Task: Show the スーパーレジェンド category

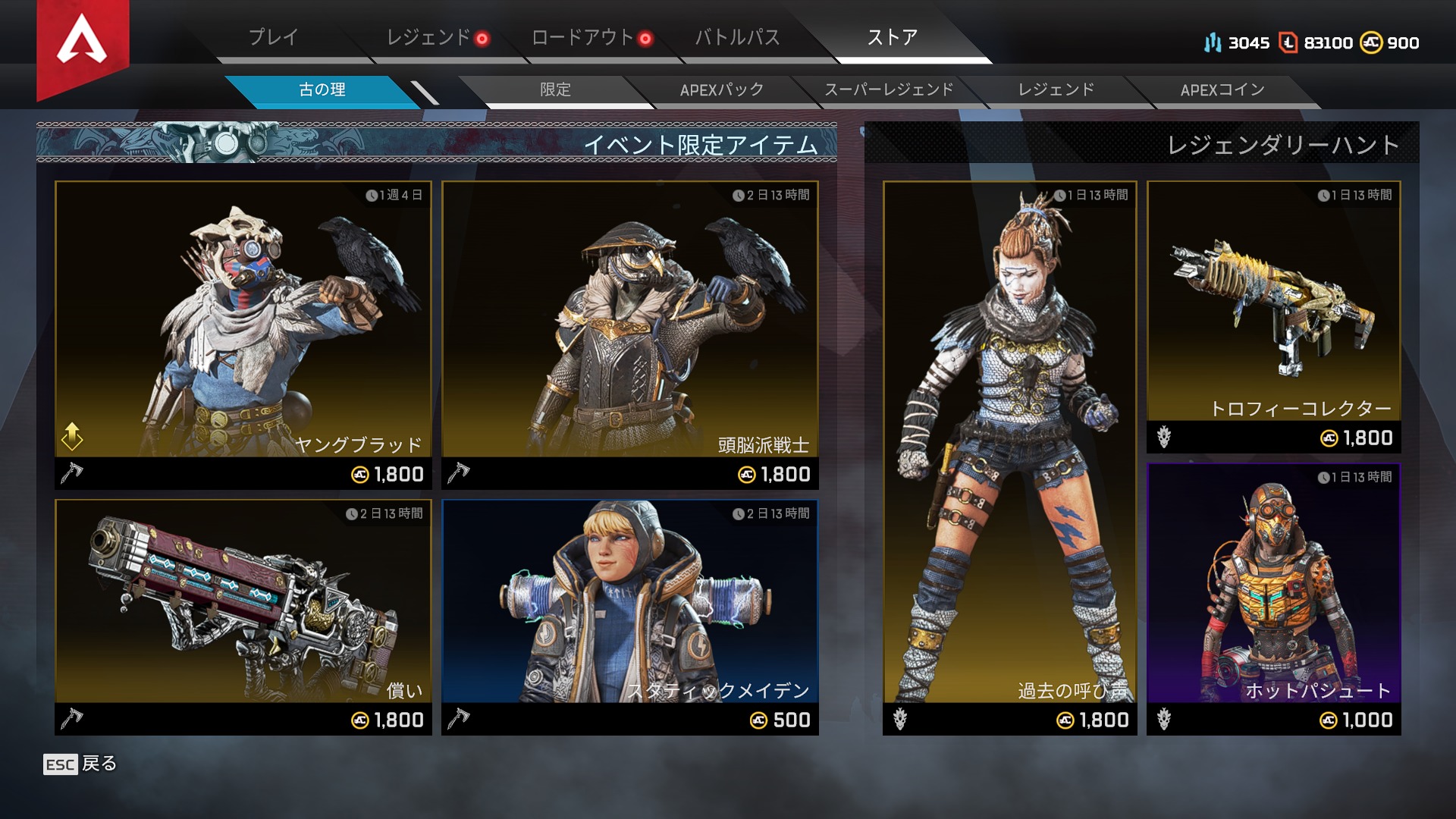Action: pos(889,90)
